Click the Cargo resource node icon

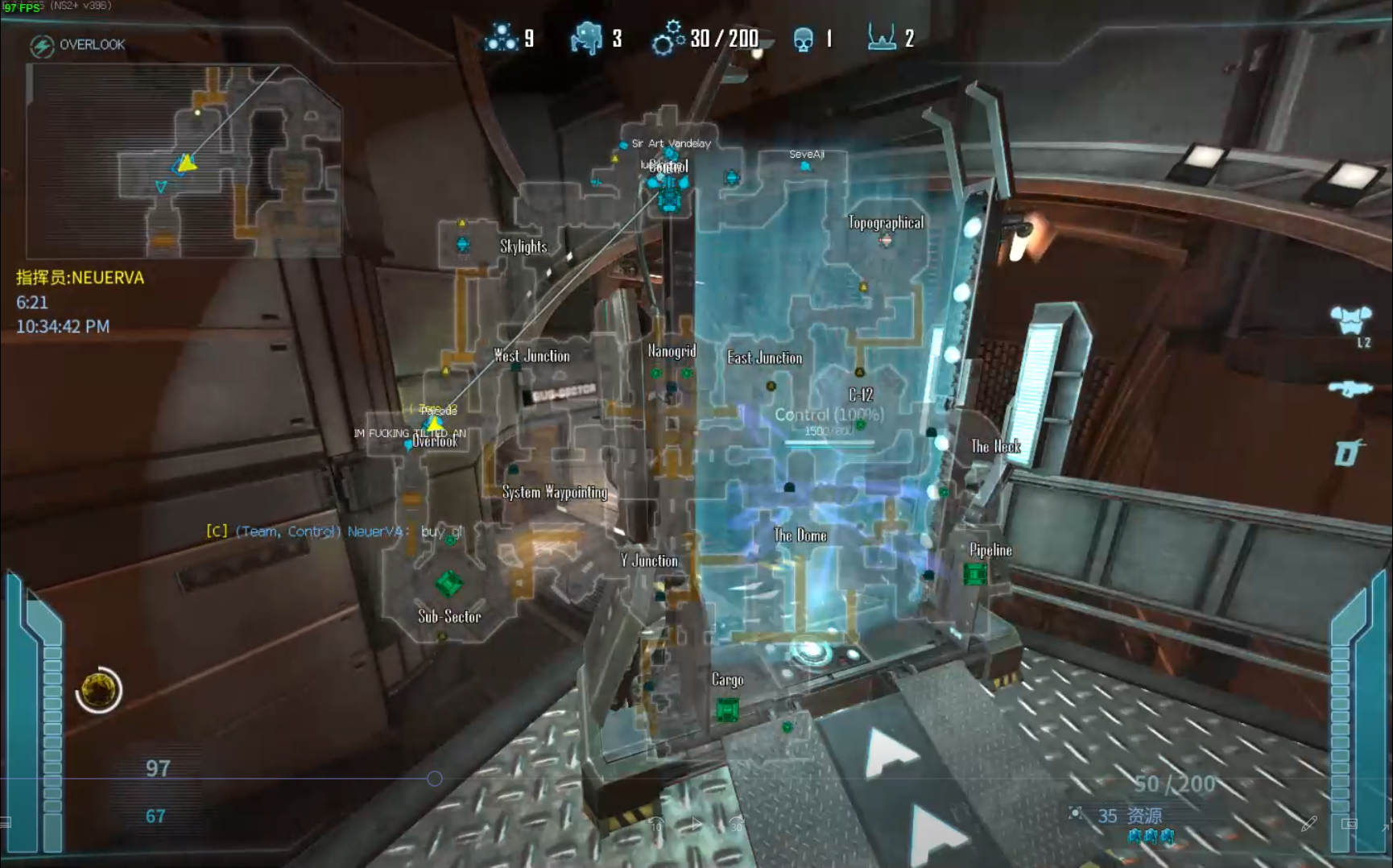[727, 710]
